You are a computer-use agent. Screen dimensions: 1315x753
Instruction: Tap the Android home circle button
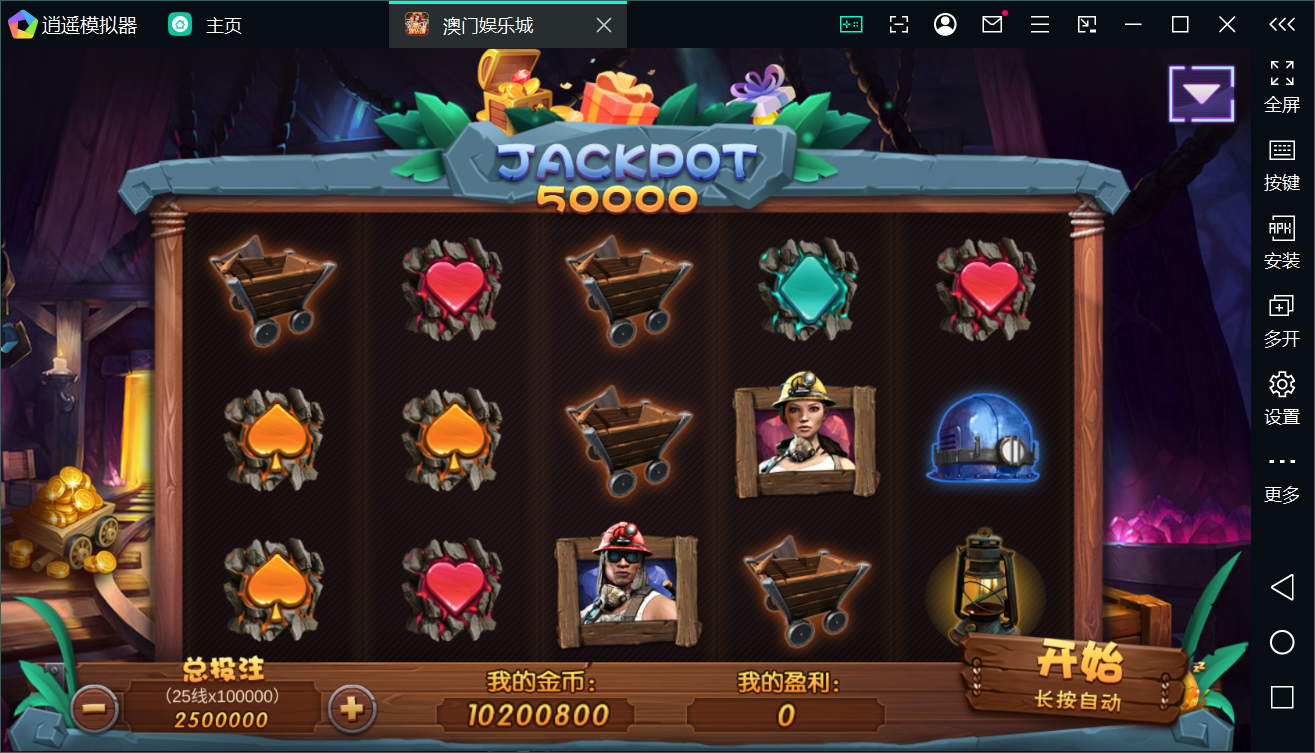pyautogui.click(x=1282, y=642)
